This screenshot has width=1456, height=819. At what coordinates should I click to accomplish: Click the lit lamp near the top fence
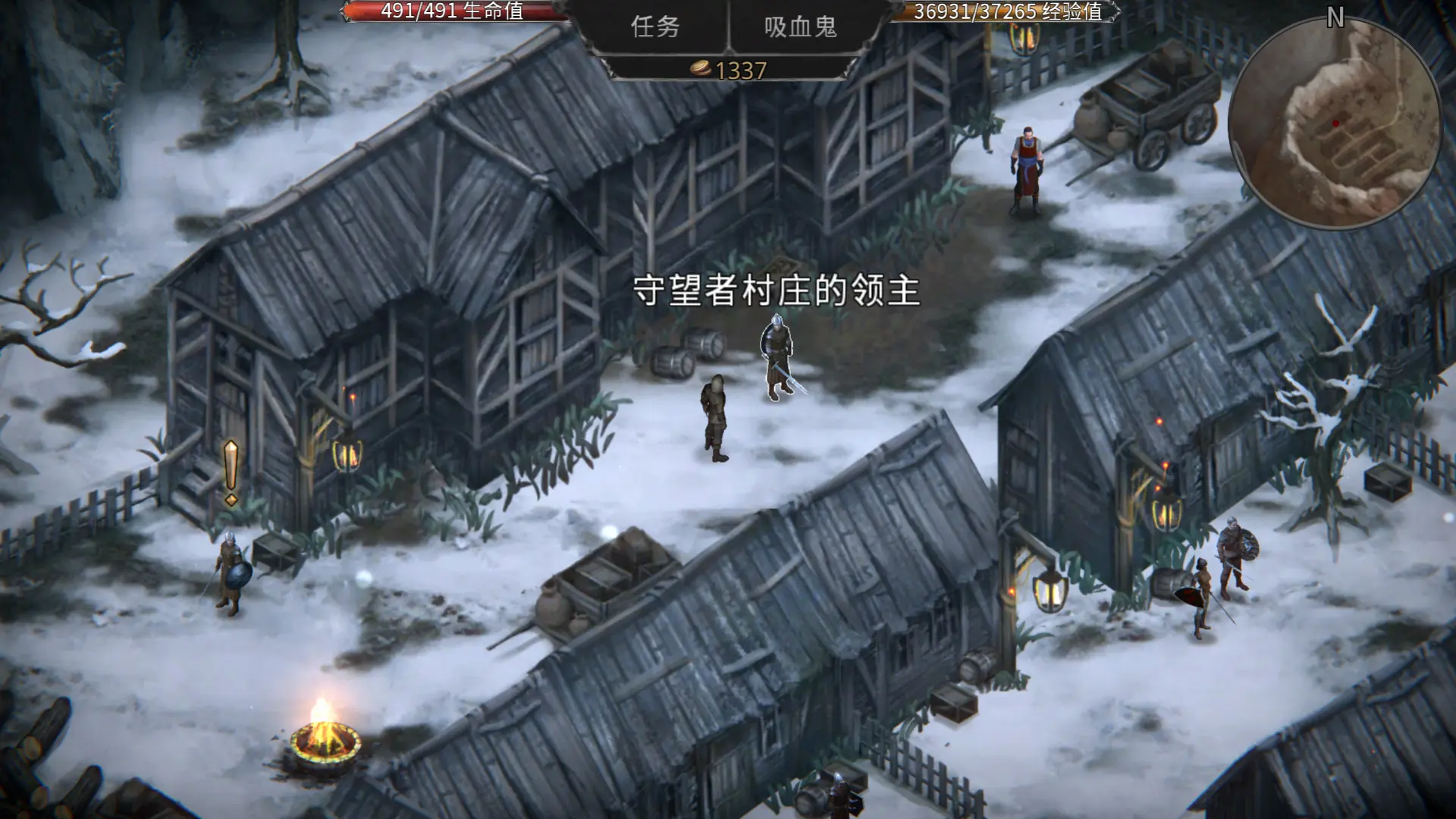(x=1025, y=39)
